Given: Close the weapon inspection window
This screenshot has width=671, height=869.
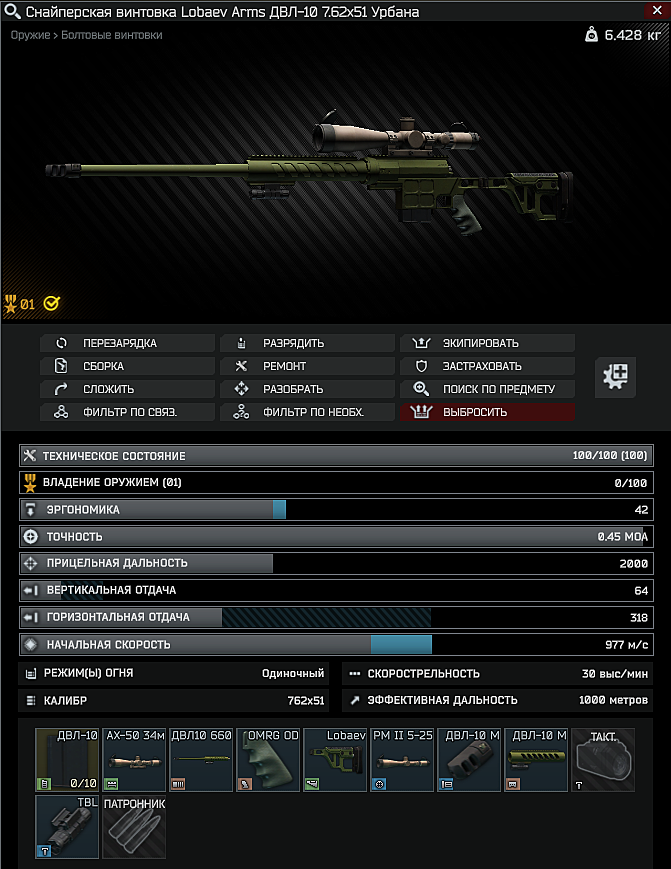Looking at the screenshot, I should point(656,12).
